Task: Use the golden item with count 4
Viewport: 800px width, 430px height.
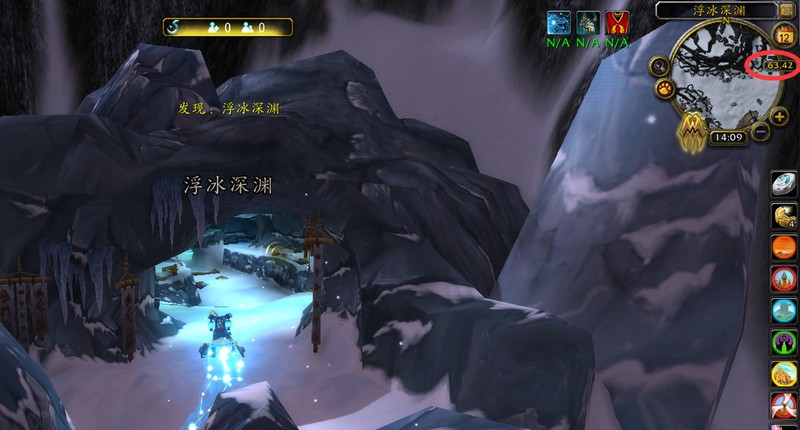Action: pos(784,216)
